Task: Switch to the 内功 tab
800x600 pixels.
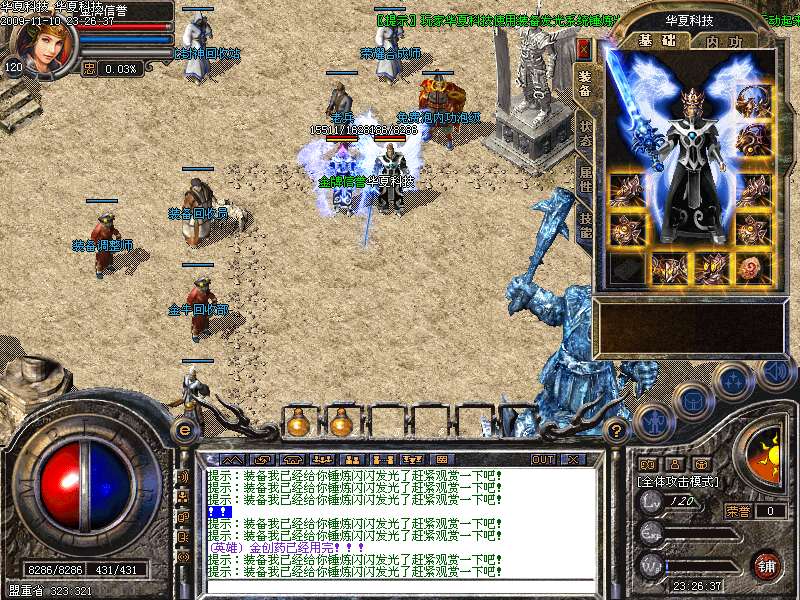Action: [724, 42]
